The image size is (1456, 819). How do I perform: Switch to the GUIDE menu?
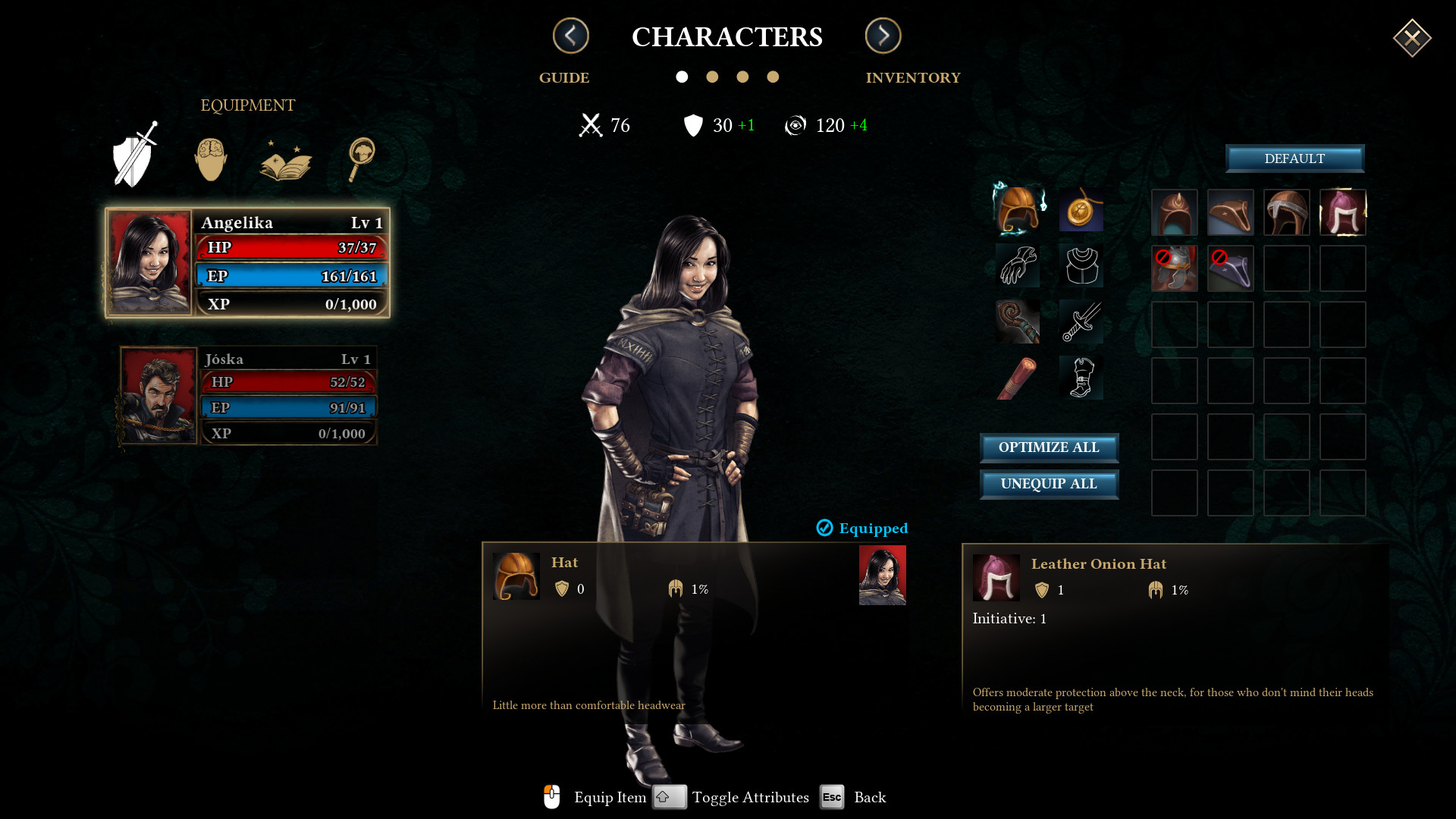(x=563, y=77)
